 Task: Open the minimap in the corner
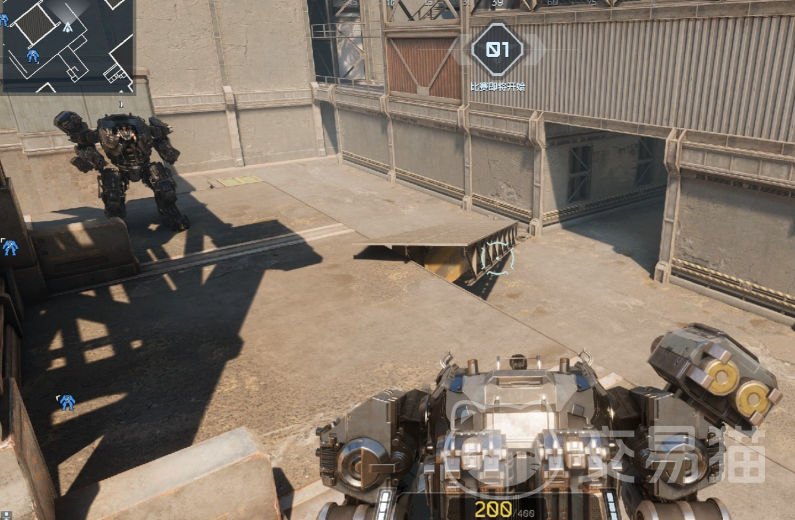pyautogui.click(x=67, y=45)
